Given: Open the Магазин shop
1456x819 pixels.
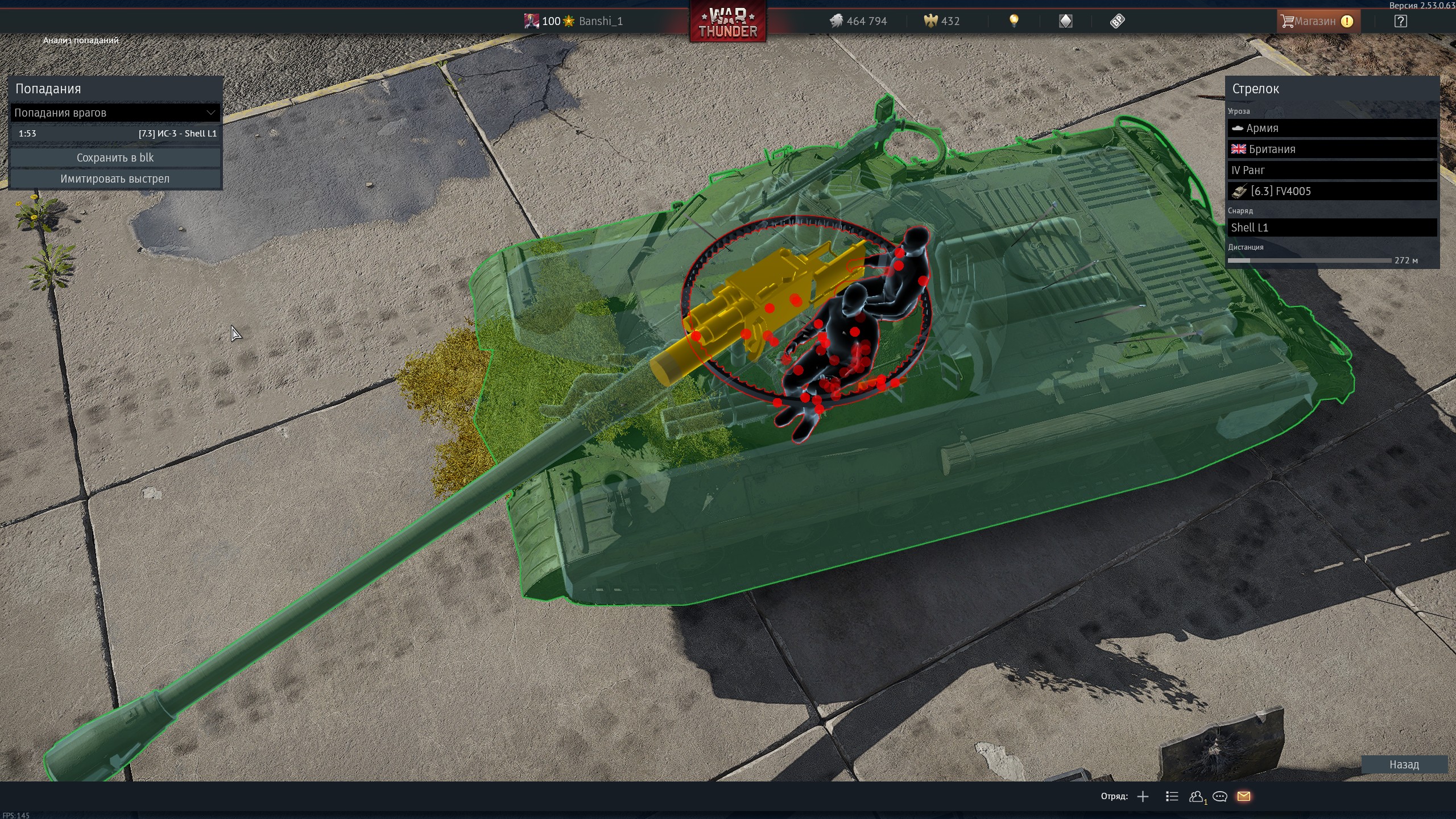Looking at the screenshot, I should [1316, 22].
